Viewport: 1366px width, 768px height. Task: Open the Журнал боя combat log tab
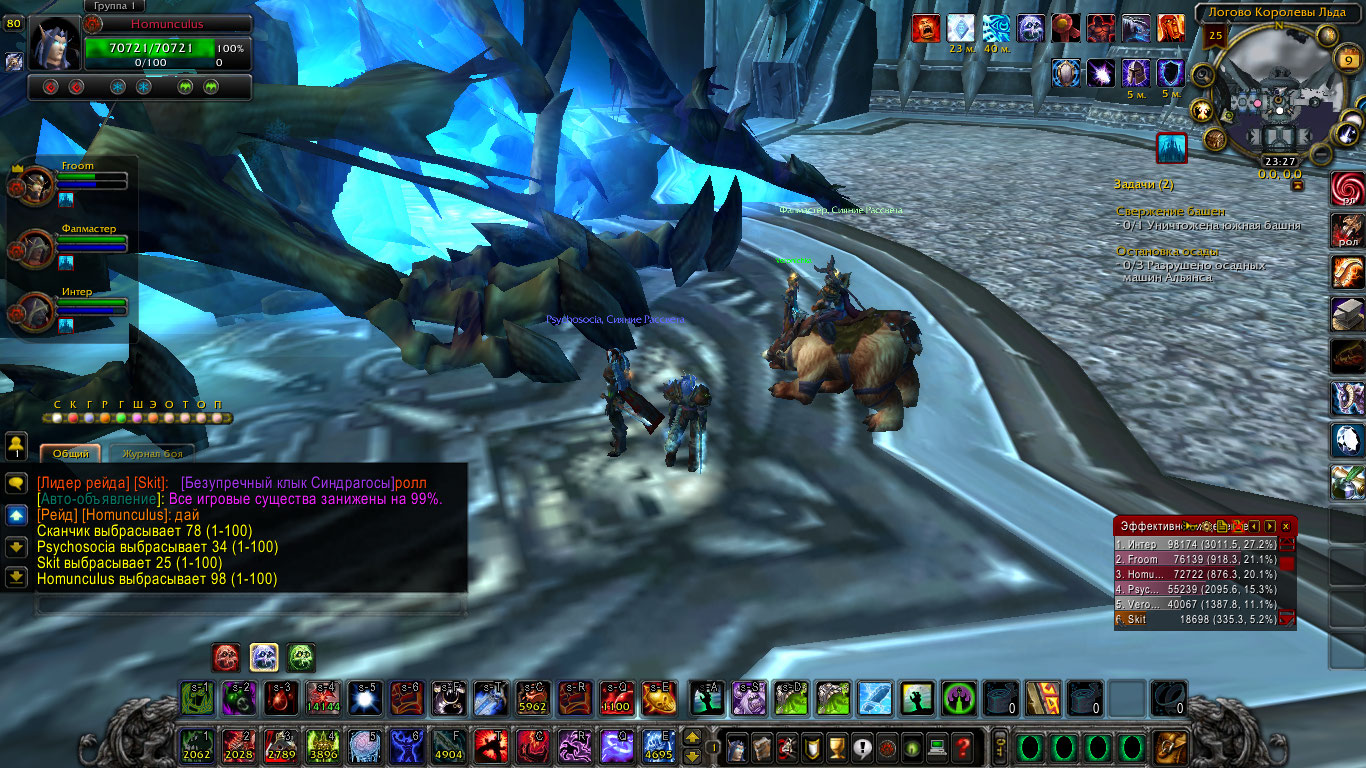click(152, 454)
